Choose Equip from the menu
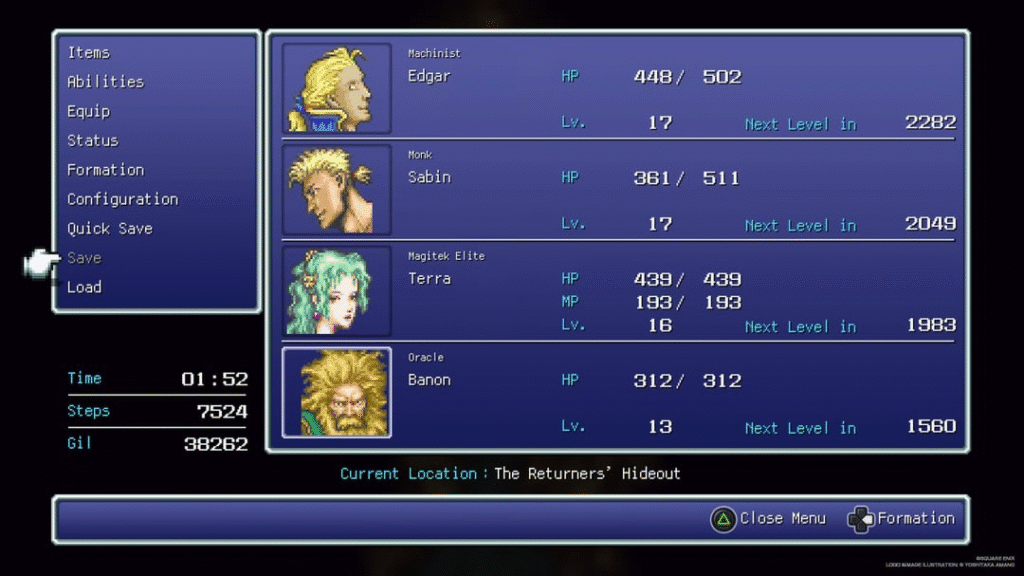The image size is (1024, 576). [x=88, y=111]
